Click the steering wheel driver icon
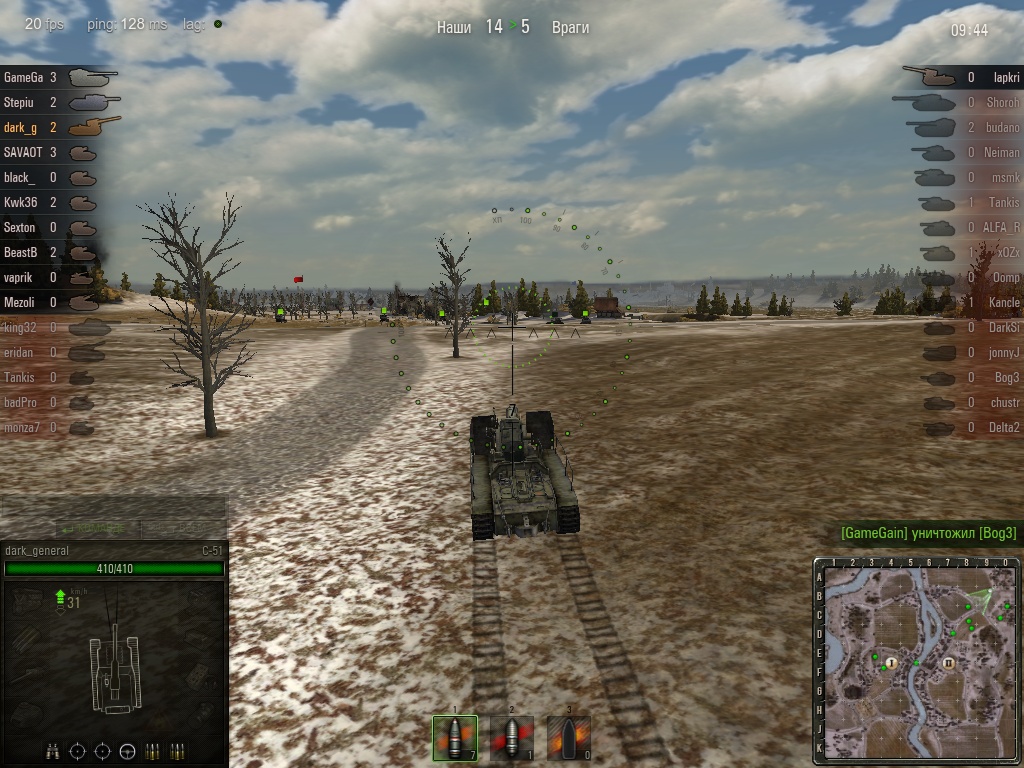The width and height of the screenshot is (1024, 768). pos(127,751)
